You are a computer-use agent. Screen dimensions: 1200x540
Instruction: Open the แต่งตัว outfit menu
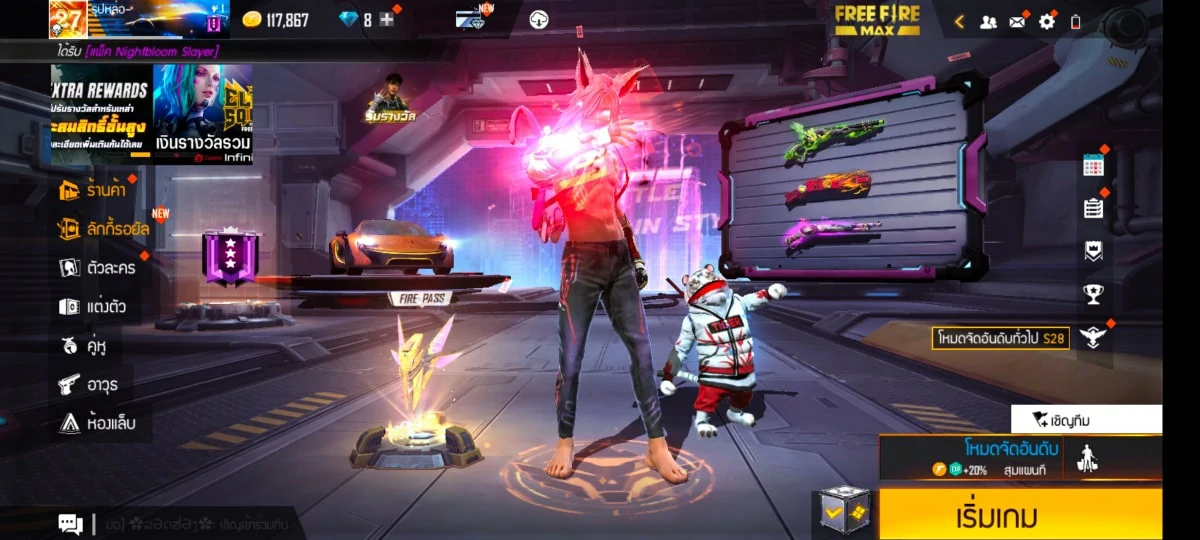(x=93, y=307)
